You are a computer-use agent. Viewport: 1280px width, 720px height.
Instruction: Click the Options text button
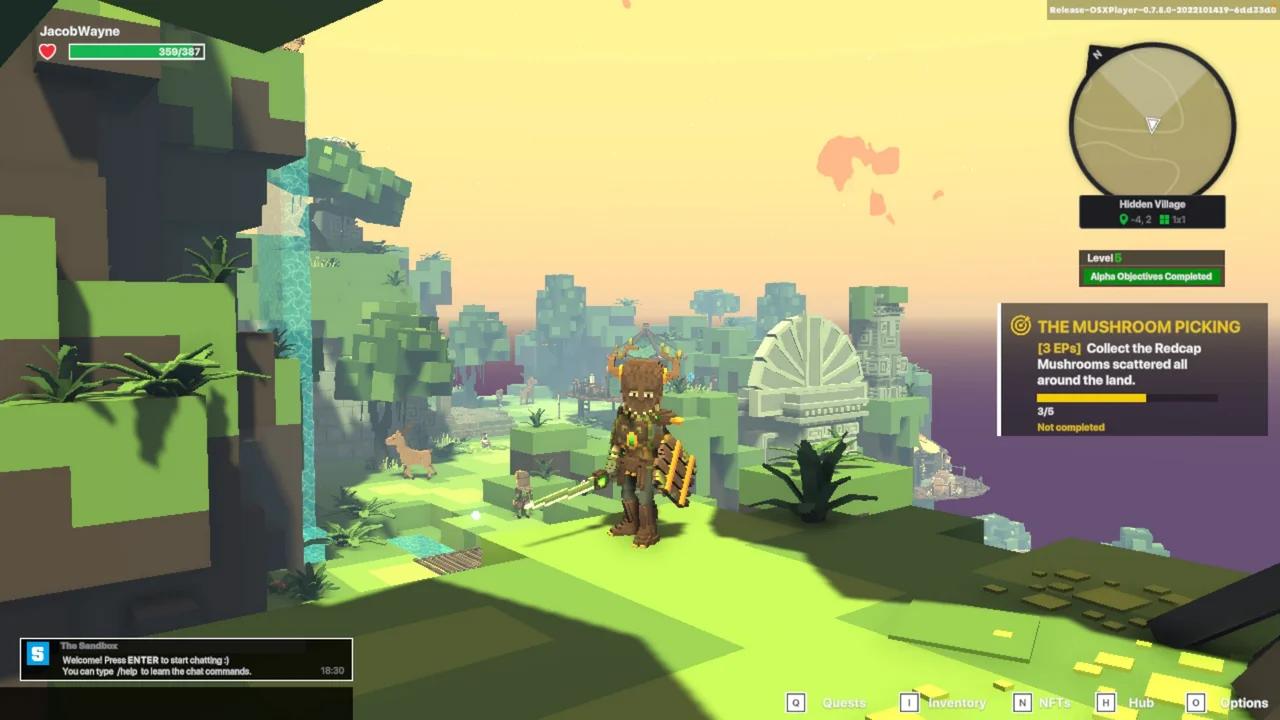pyautogui.click(x=1243, y=703)
